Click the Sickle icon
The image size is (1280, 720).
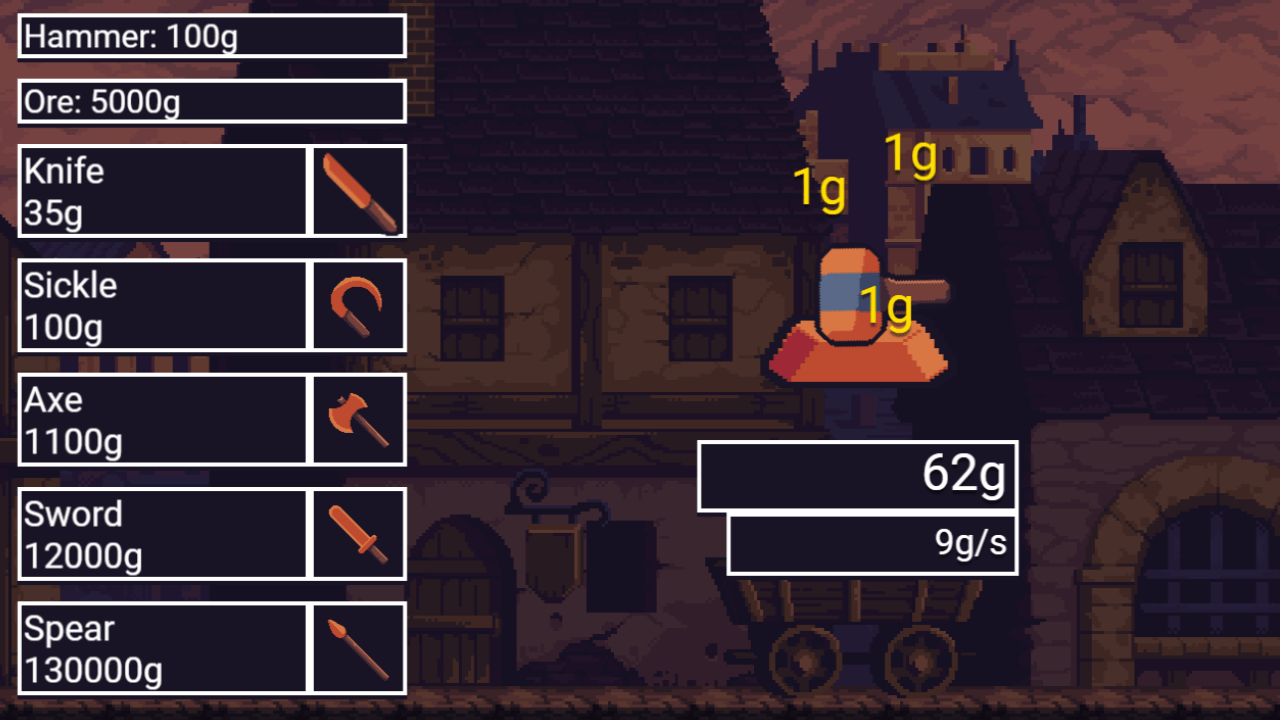(x=357, y=304)
